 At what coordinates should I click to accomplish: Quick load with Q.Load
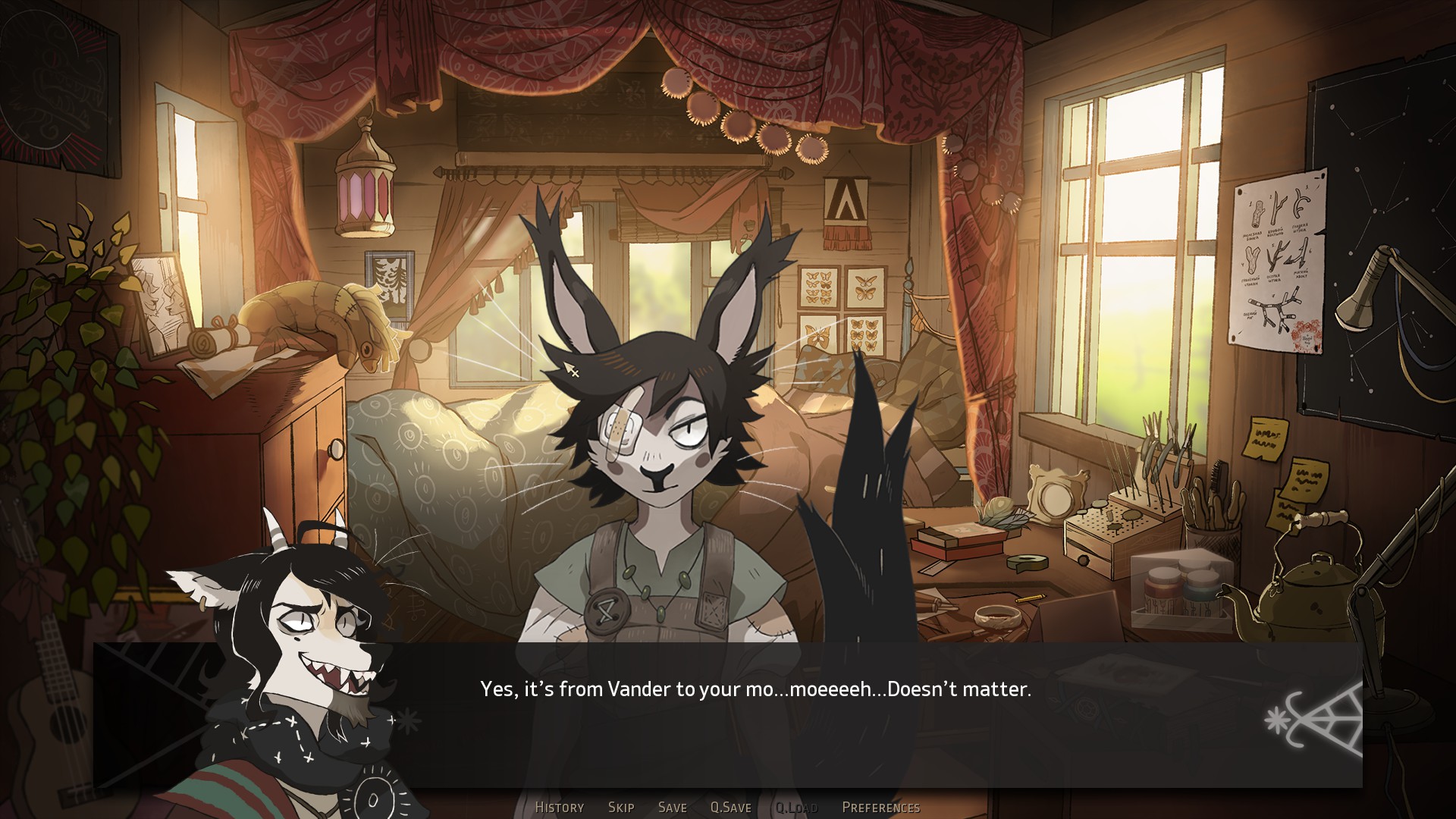pos(796,808)
